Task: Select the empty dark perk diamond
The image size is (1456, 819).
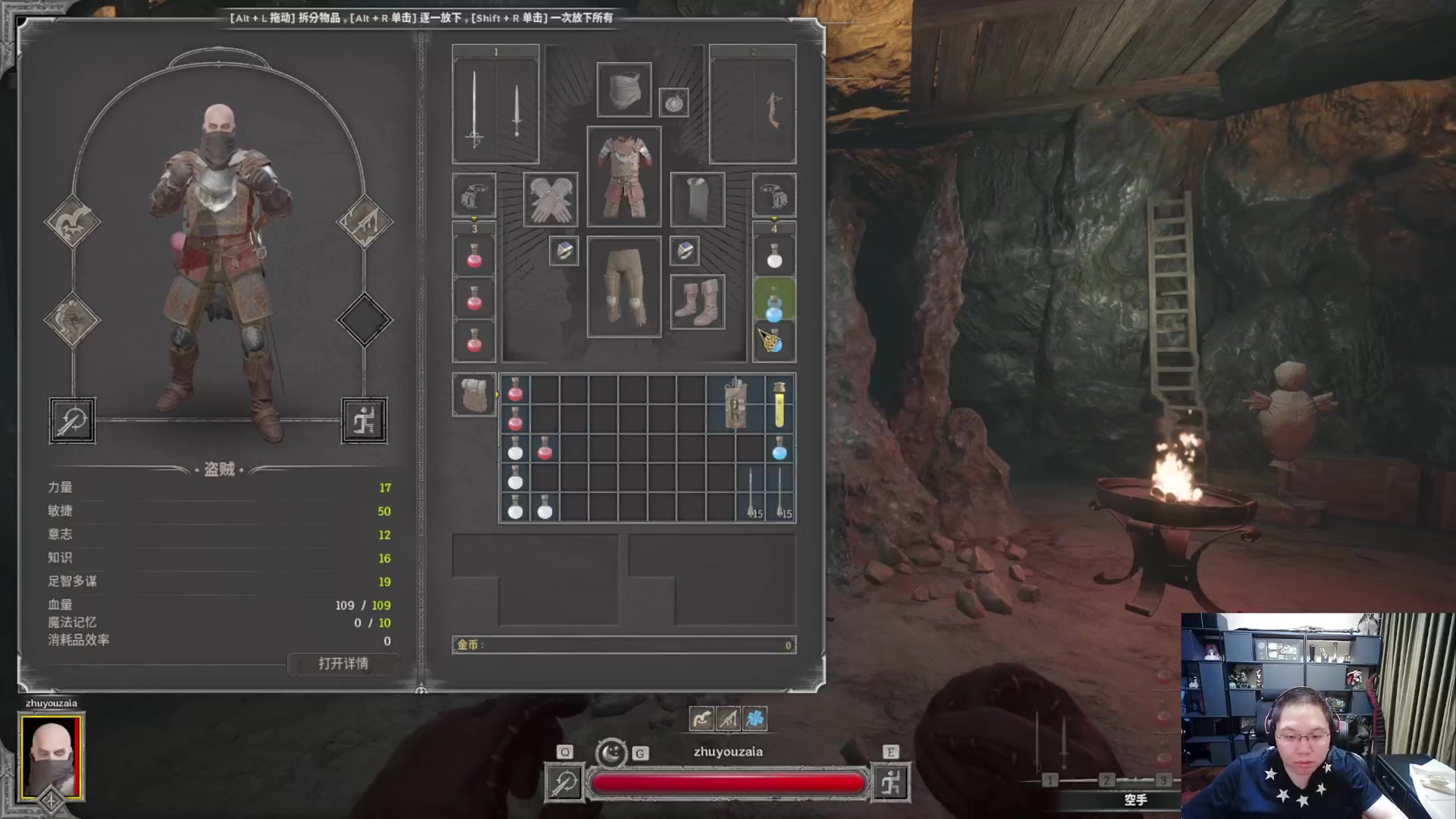Action: (x=364, y=319)
